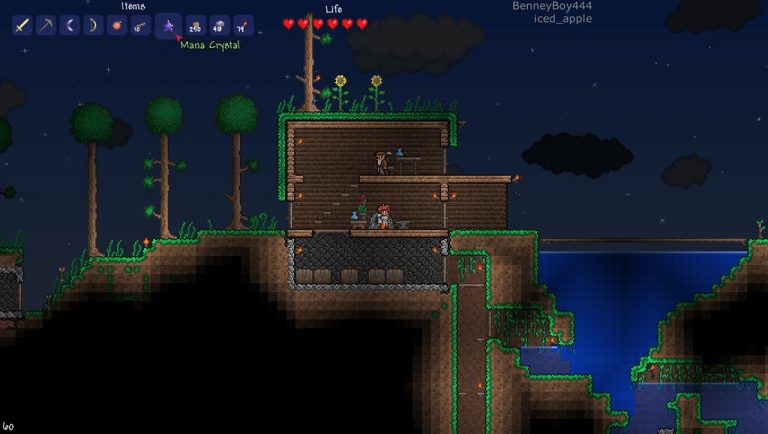
Task: Select the Mana Crystal hotbar slot
Action: pos(168,25)
